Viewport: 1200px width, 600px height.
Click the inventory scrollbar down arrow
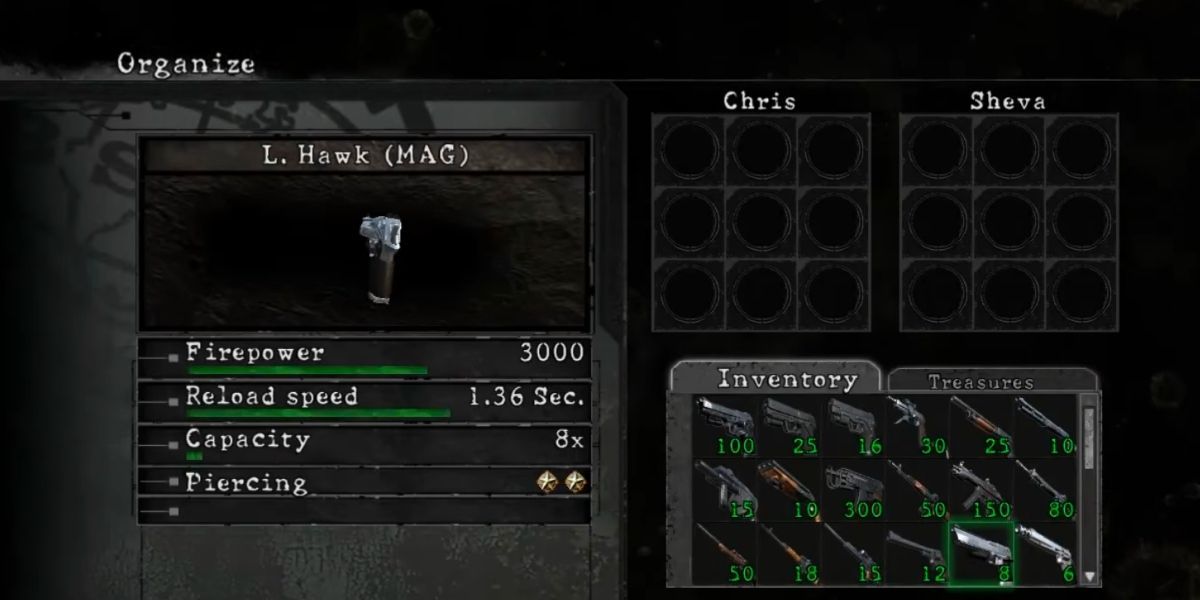click(x=1089, y=576)
